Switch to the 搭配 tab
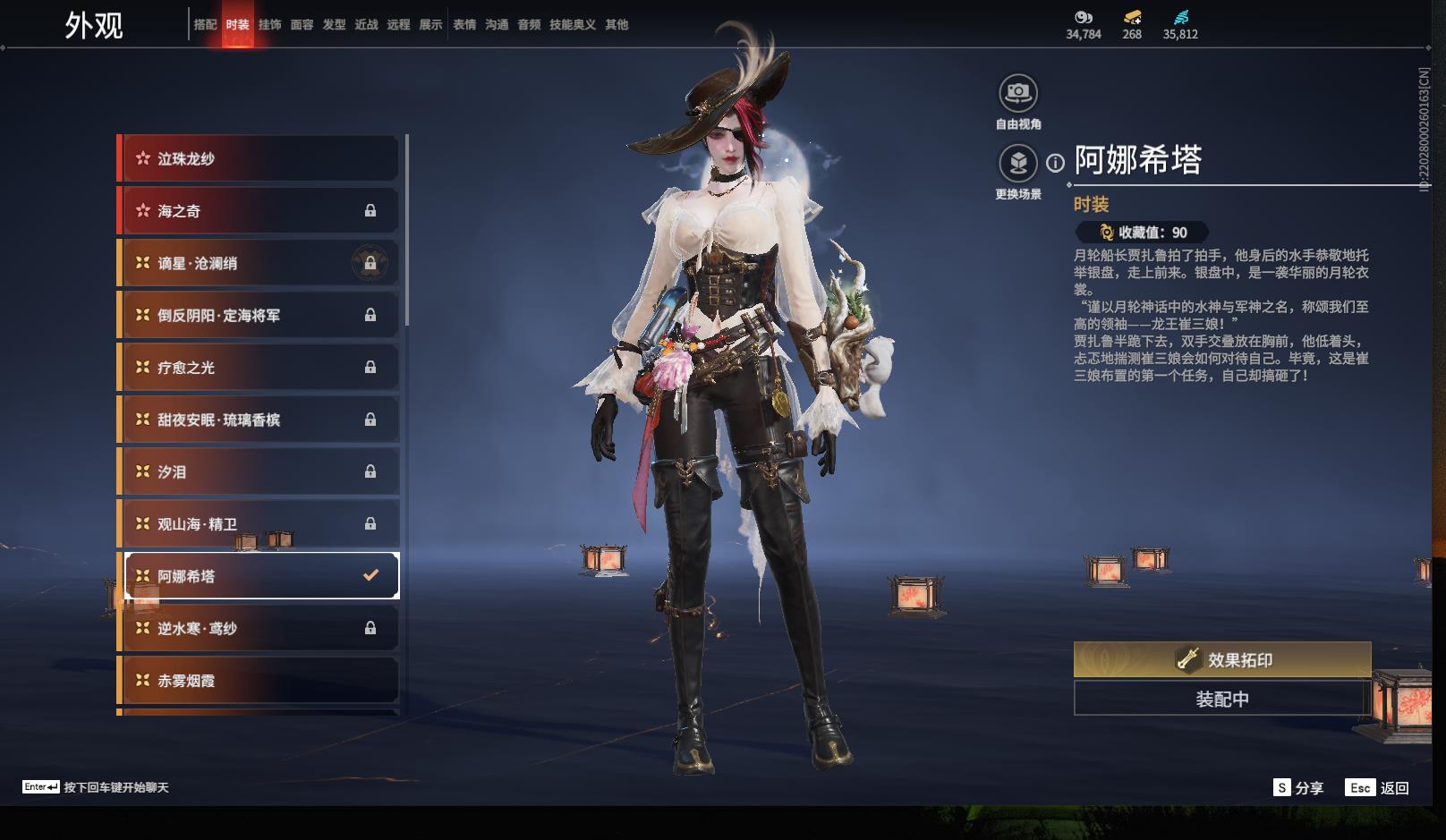Viewport: 1446px width, 840px height. (x=205, y=25)
